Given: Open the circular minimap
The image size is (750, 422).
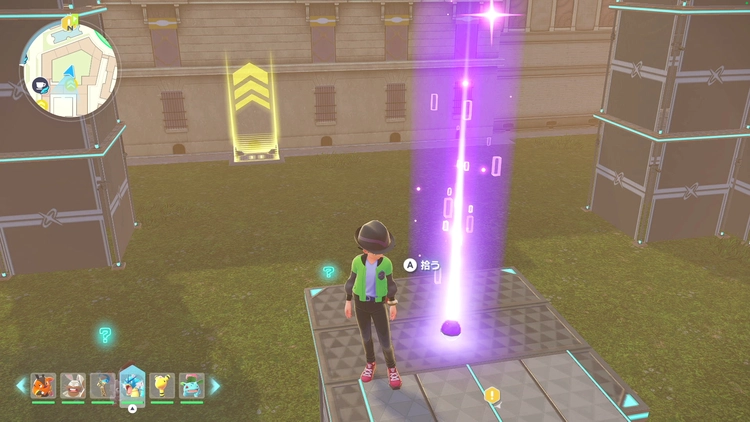Looking at the screenshot, I should point(68,68).
